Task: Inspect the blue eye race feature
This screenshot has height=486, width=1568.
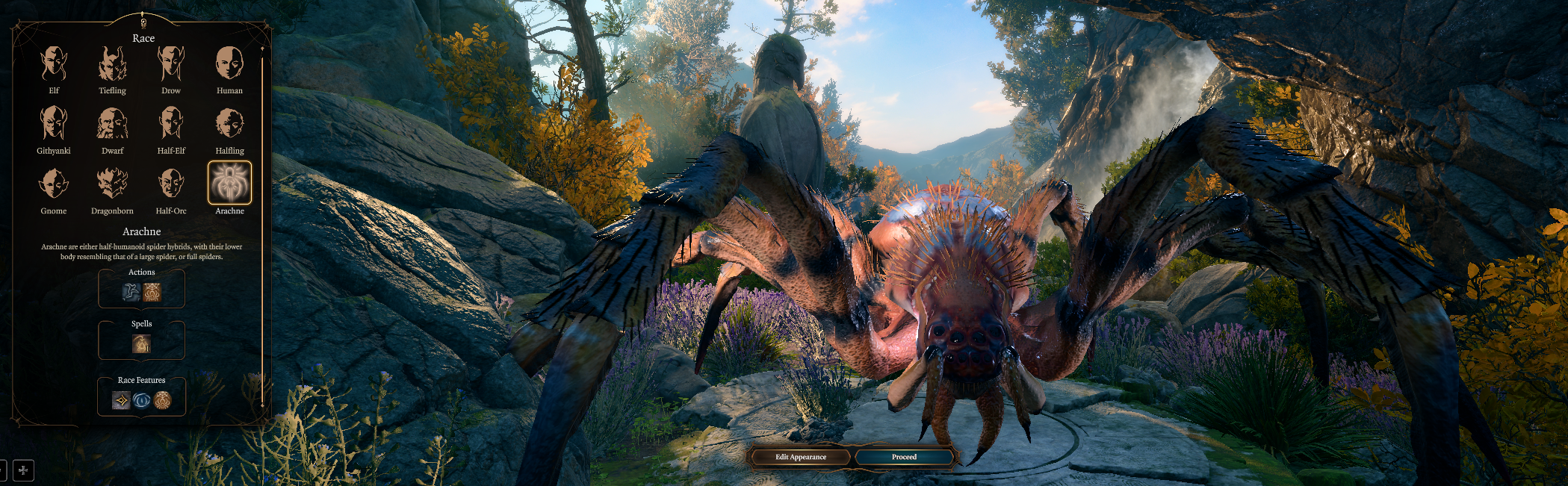Action: pyautogui.click(x=141, y=401)
